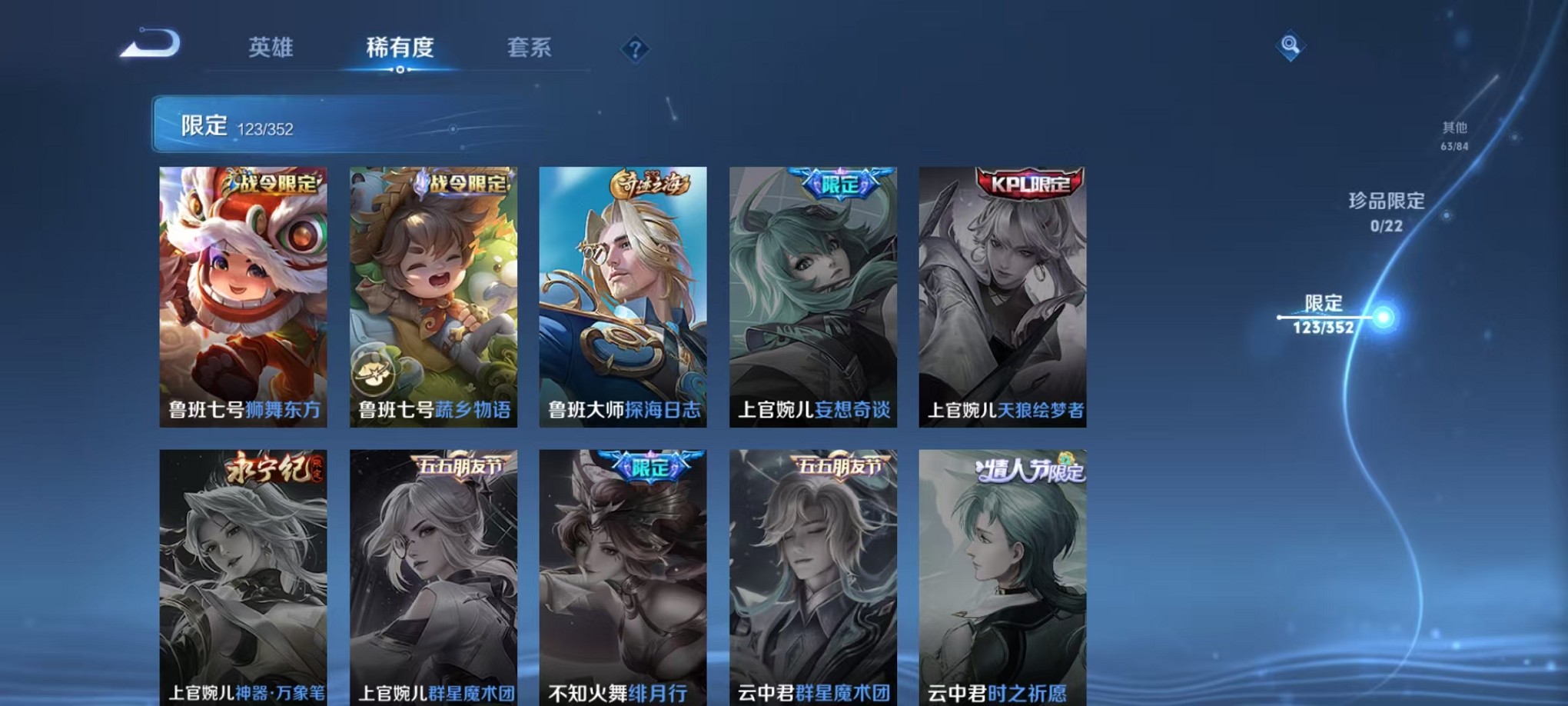Select the 稀有度 tab
Viewport: 1568px width, 706px height.
click(400, 48)
